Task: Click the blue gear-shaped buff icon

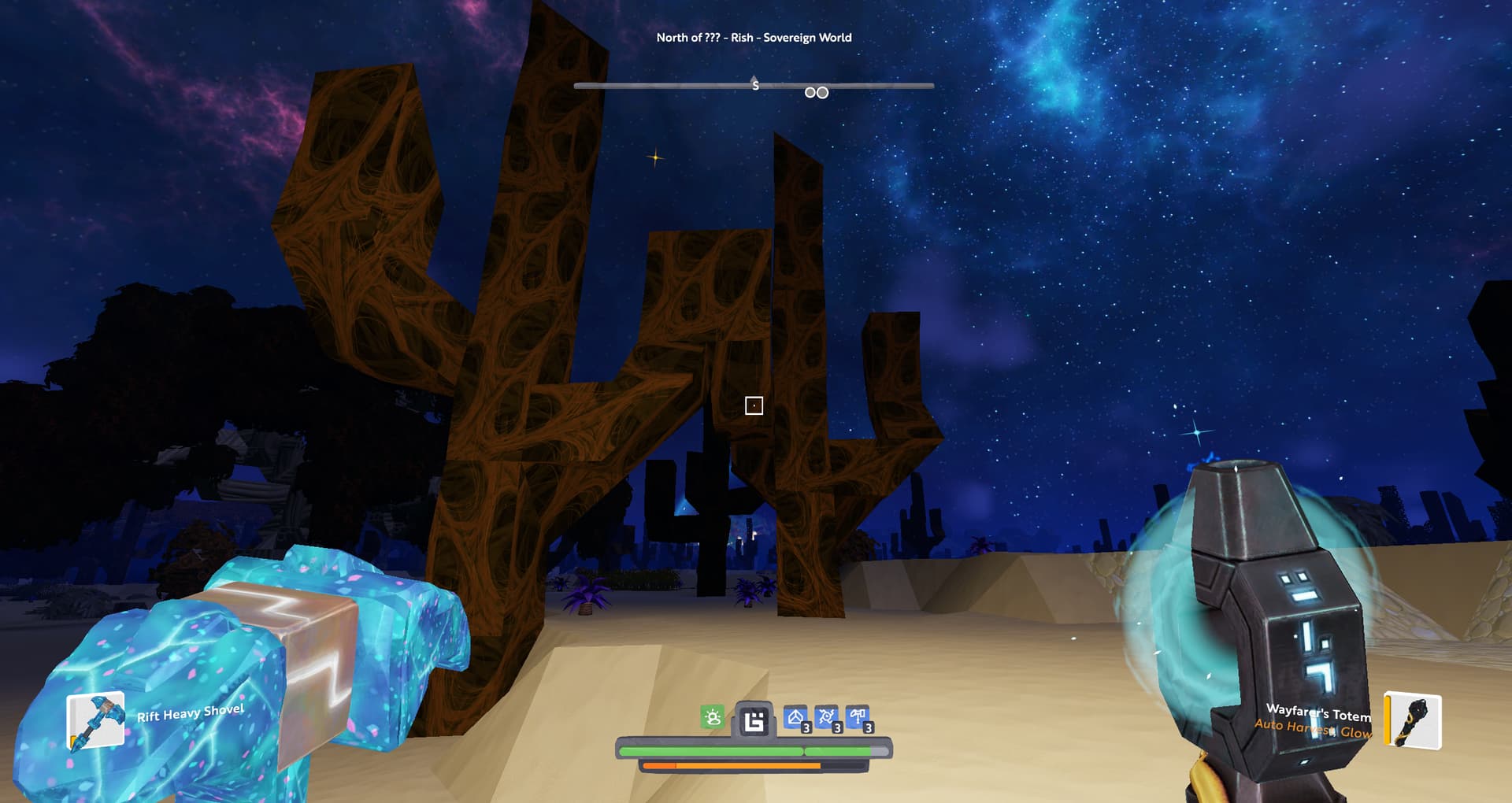Action: [x=826, y=717]
